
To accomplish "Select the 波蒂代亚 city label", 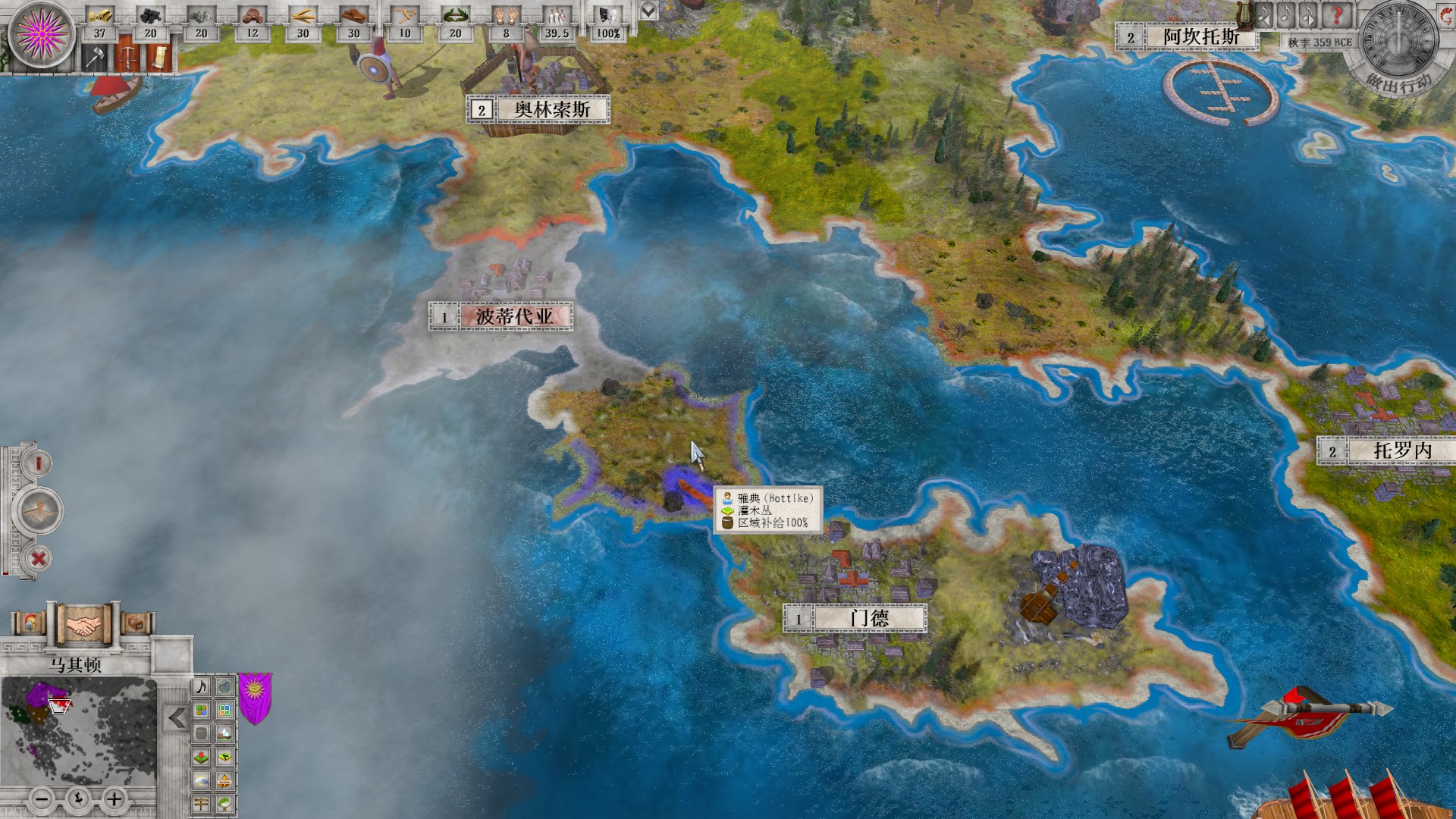I will 514,316.
